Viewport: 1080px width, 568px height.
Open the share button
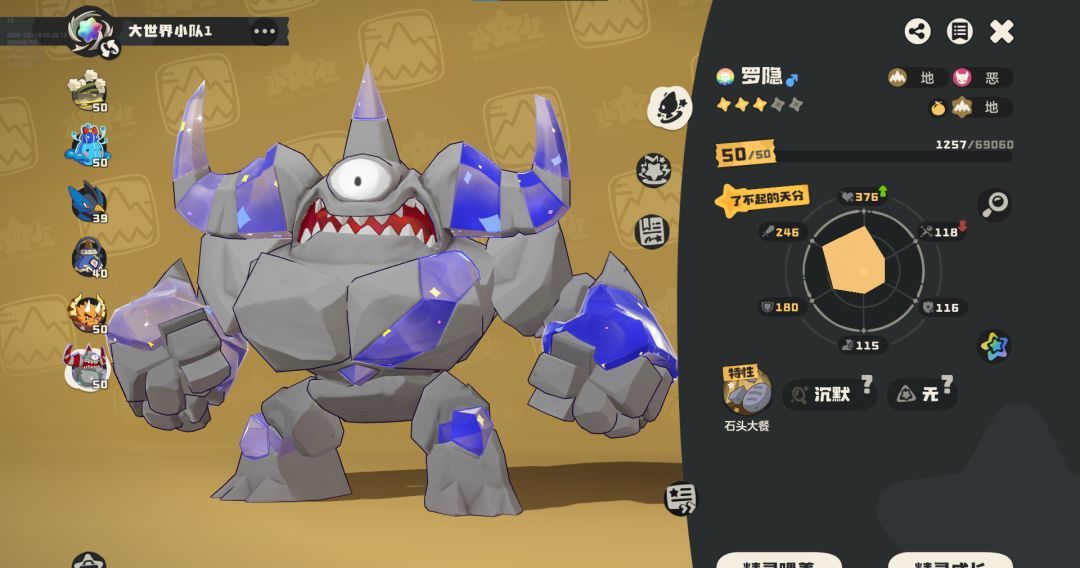click(917, 31)
